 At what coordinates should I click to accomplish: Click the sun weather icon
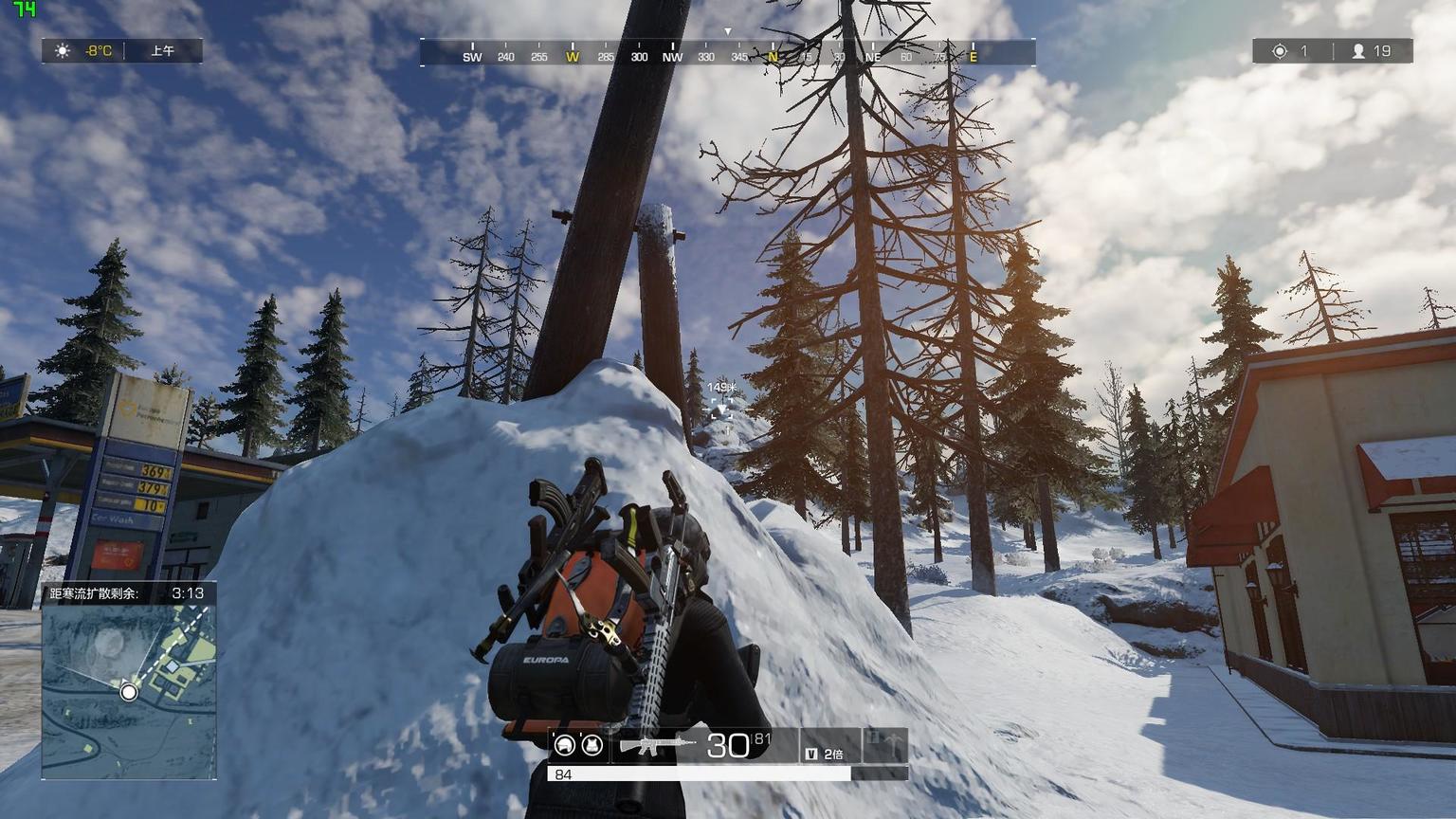coord(63,50)
